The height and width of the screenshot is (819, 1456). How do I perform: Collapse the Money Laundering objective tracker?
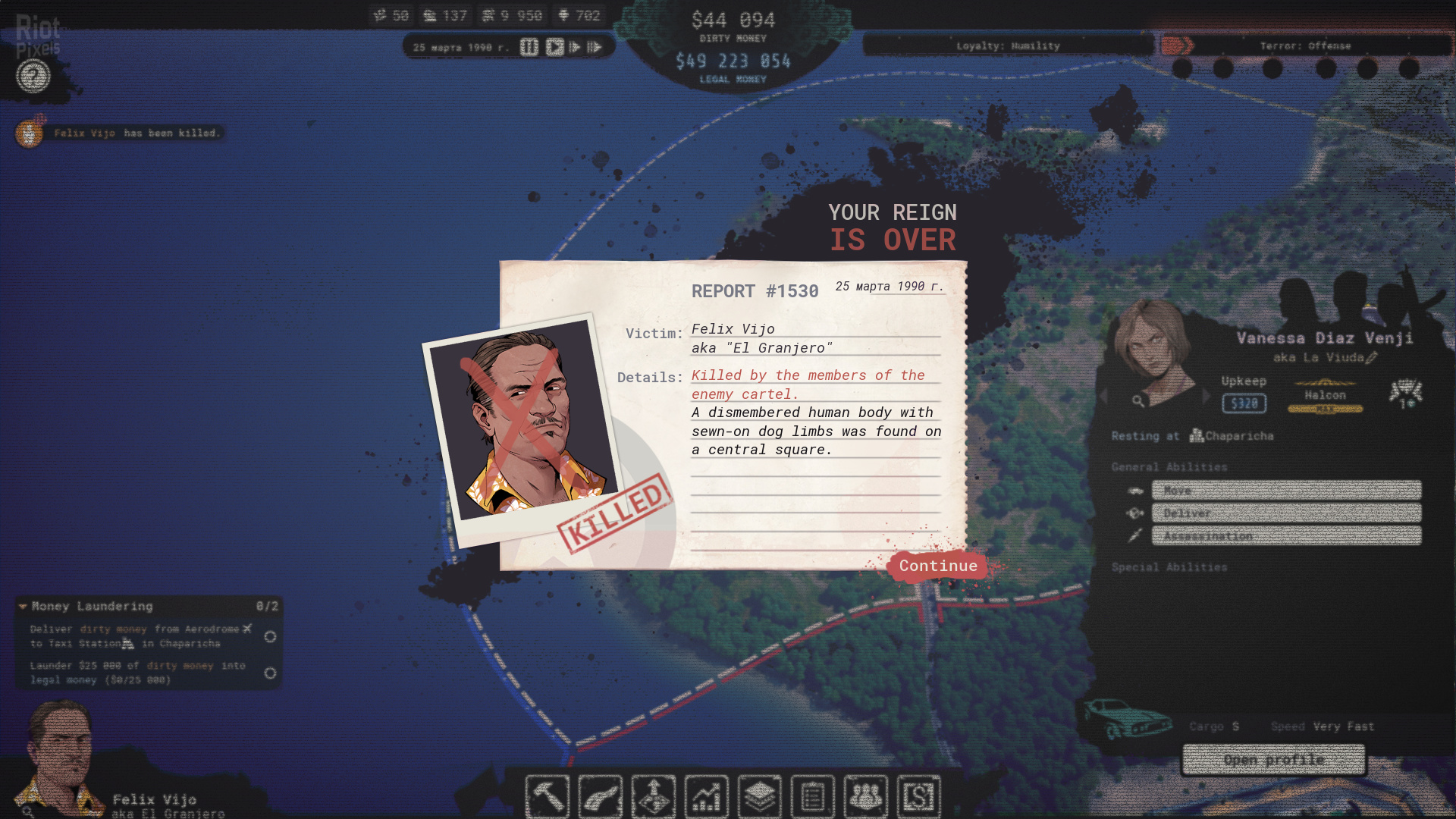click(23, 607)
